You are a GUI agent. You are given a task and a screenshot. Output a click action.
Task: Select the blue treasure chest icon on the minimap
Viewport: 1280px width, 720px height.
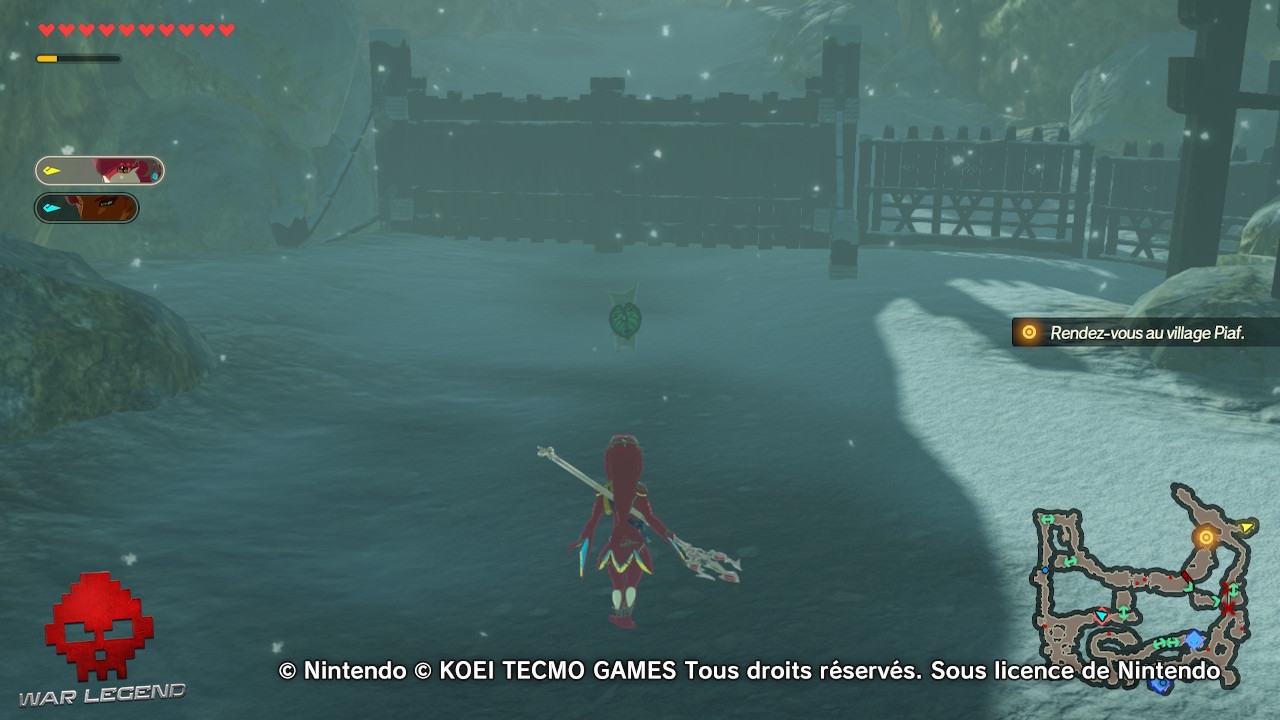1193,639
